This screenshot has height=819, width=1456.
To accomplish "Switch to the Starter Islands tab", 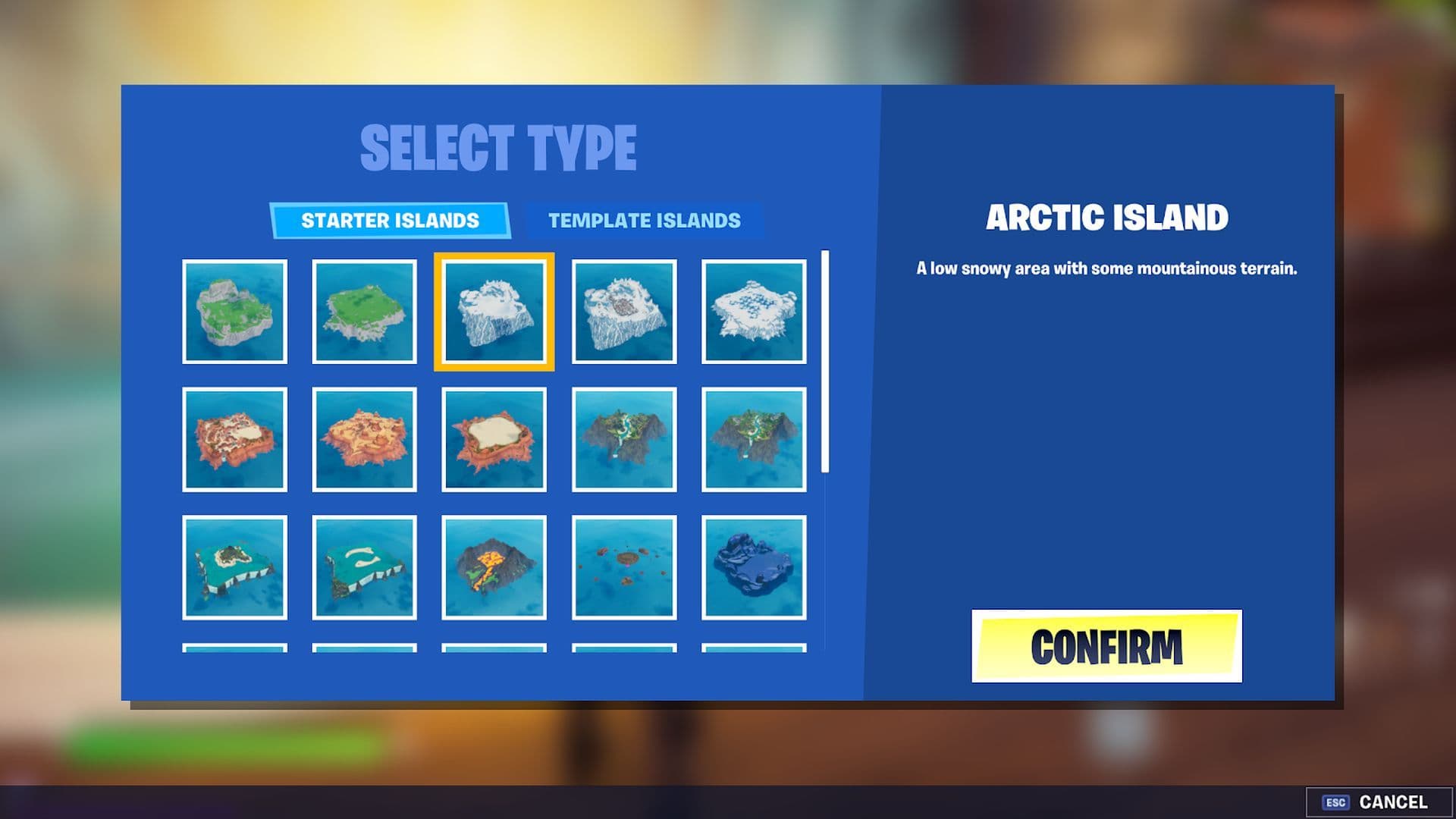I will [390, 221].
